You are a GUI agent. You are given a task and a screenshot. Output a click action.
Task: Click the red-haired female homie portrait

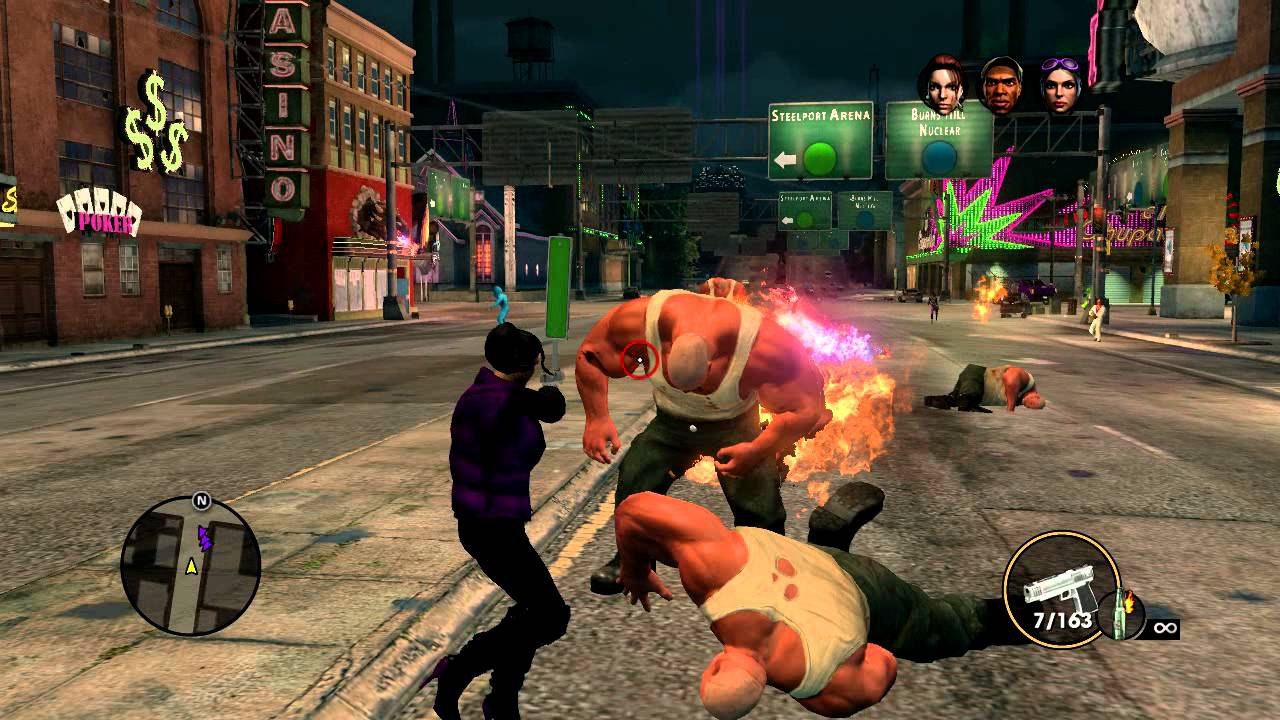pos(942,84)
